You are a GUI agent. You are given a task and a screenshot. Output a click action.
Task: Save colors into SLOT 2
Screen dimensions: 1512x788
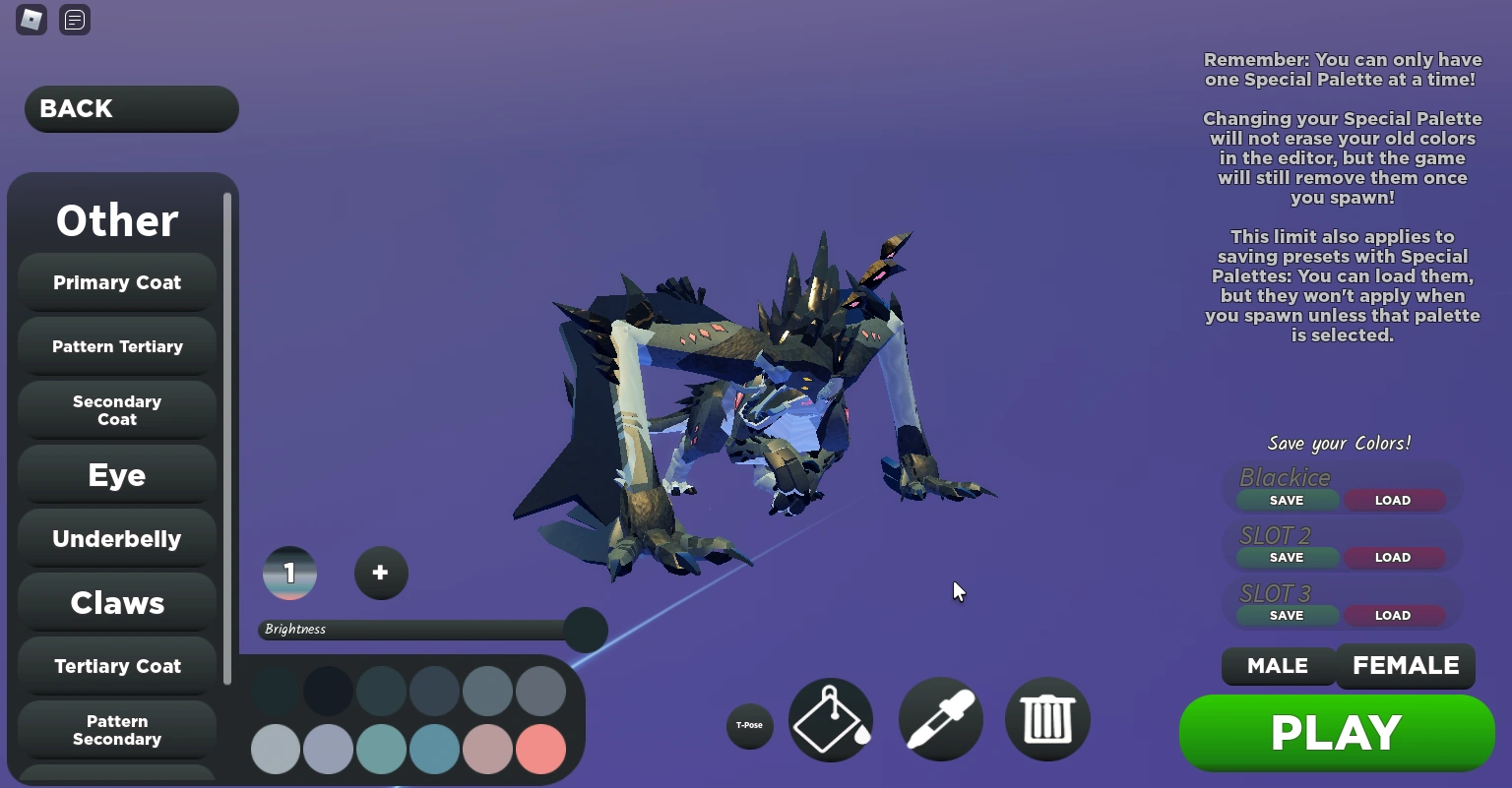1286,557
